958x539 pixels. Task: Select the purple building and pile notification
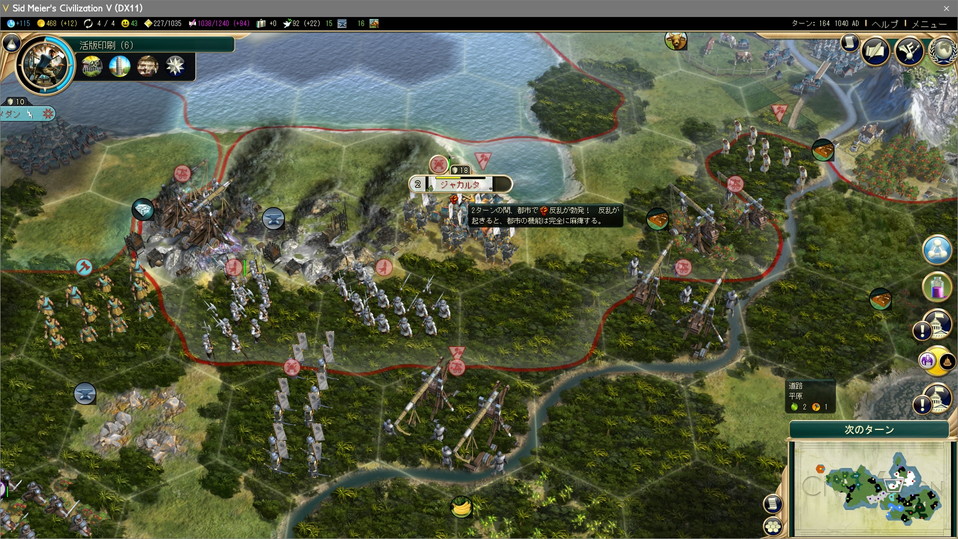[928, 360]
